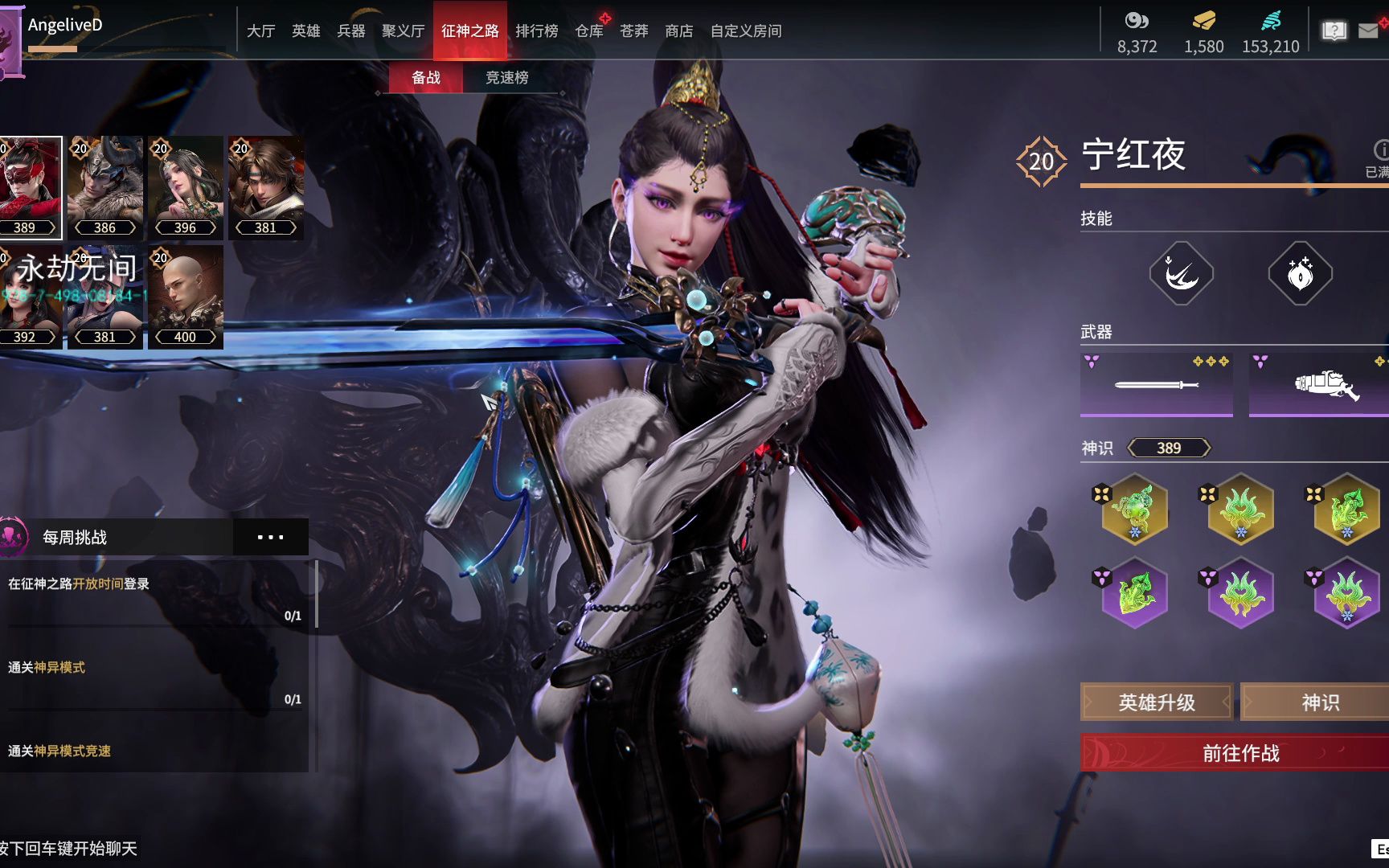Expand the 每周挑战 options with the dots

(270, 537)
